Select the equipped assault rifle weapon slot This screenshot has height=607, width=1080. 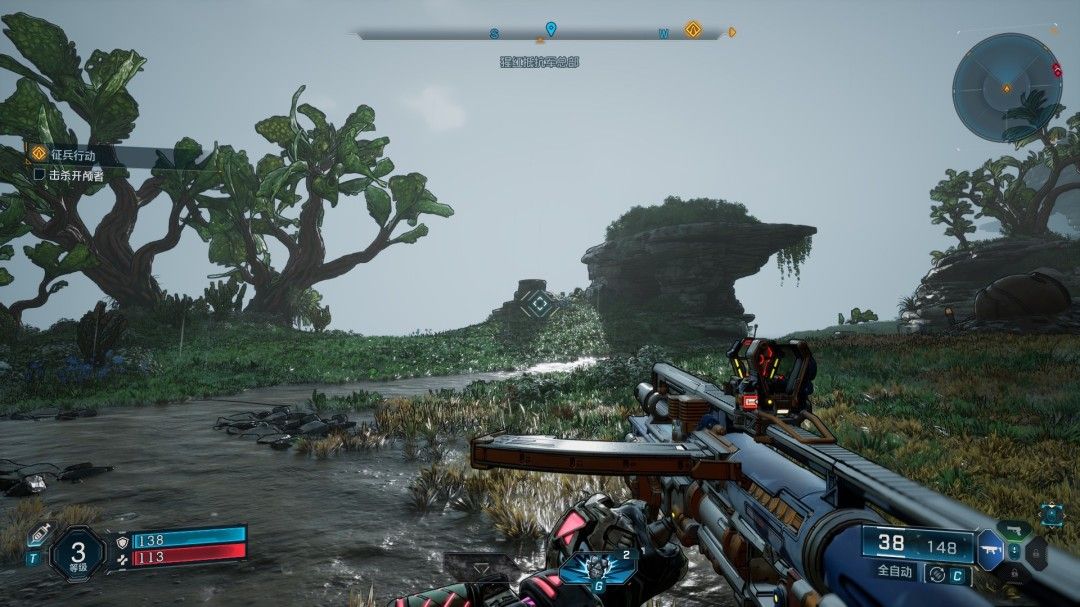point(992,549)
